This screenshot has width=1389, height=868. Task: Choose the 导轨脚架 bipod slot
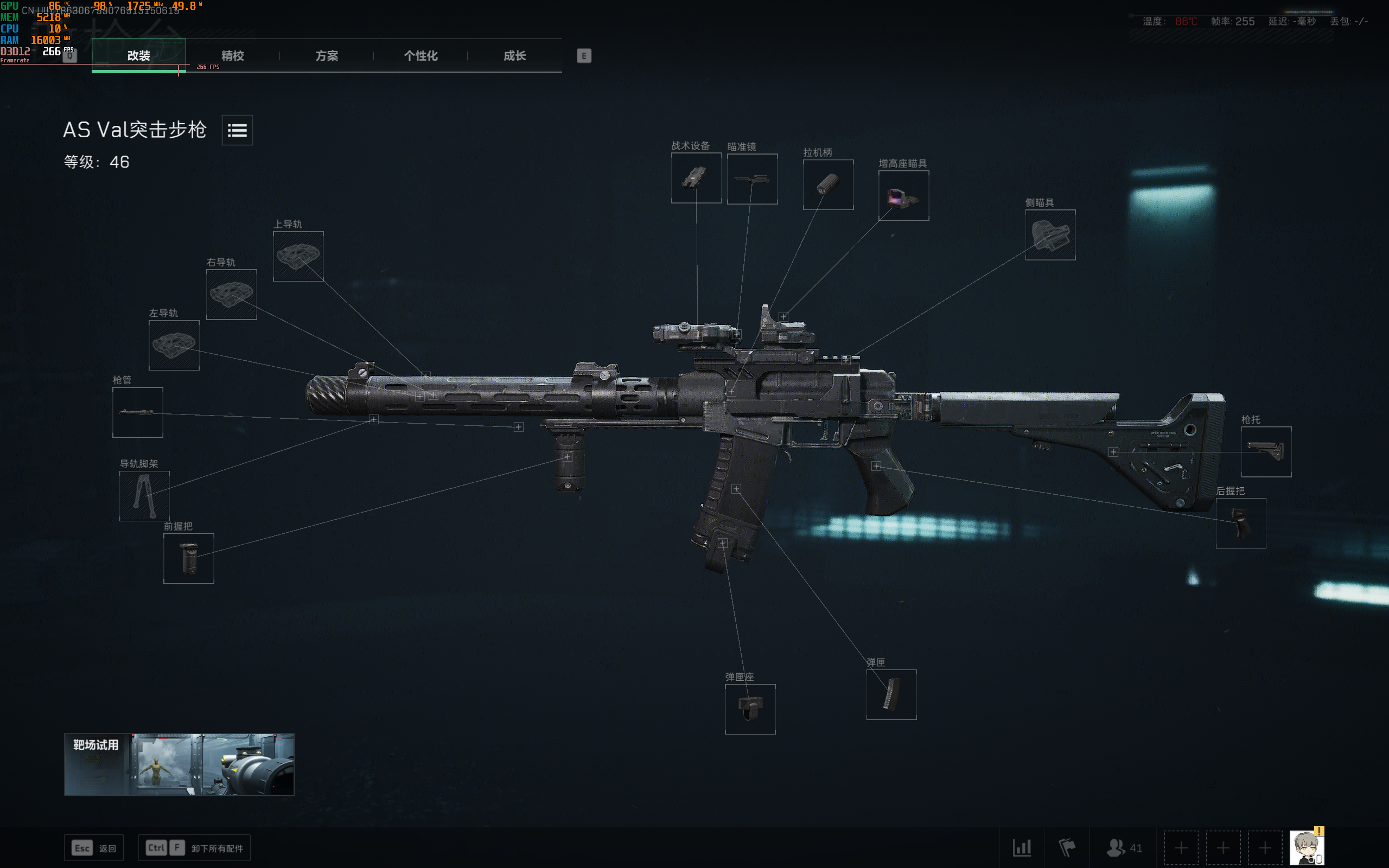pyautogui.click(x=144, y=496)
